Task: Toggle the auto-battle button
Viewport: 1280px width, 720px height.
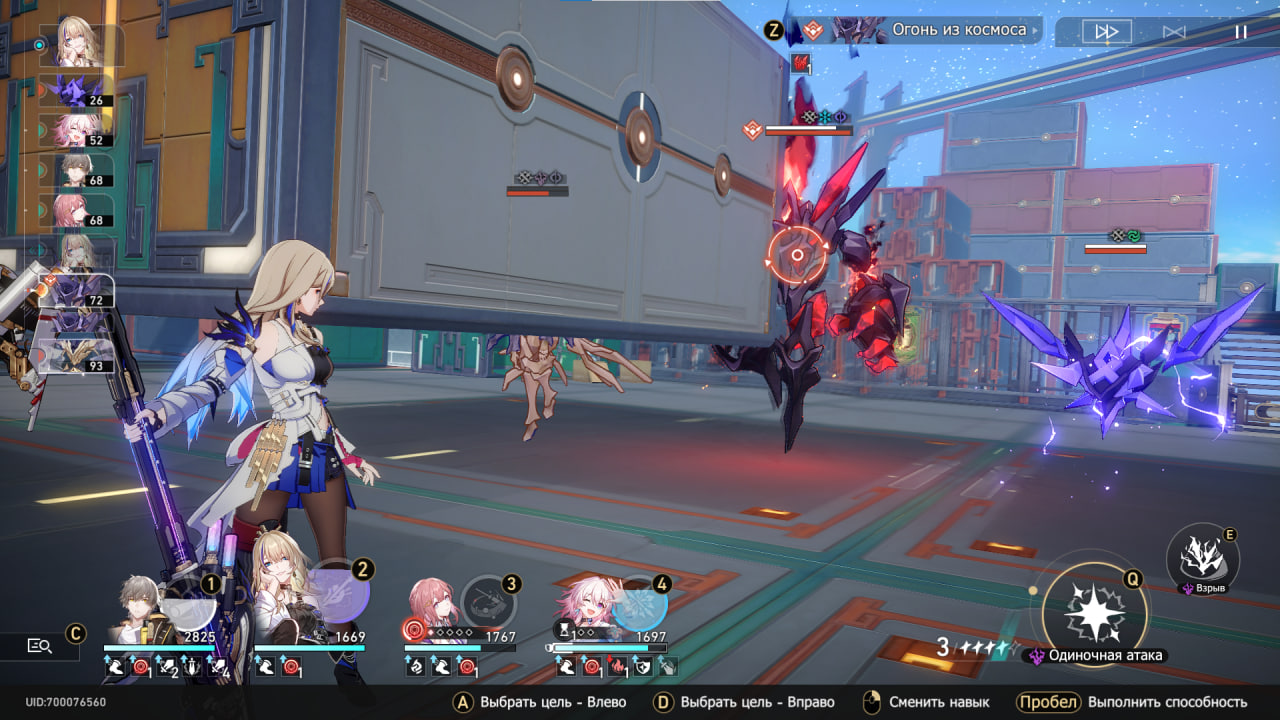Action: point(1174,32)
